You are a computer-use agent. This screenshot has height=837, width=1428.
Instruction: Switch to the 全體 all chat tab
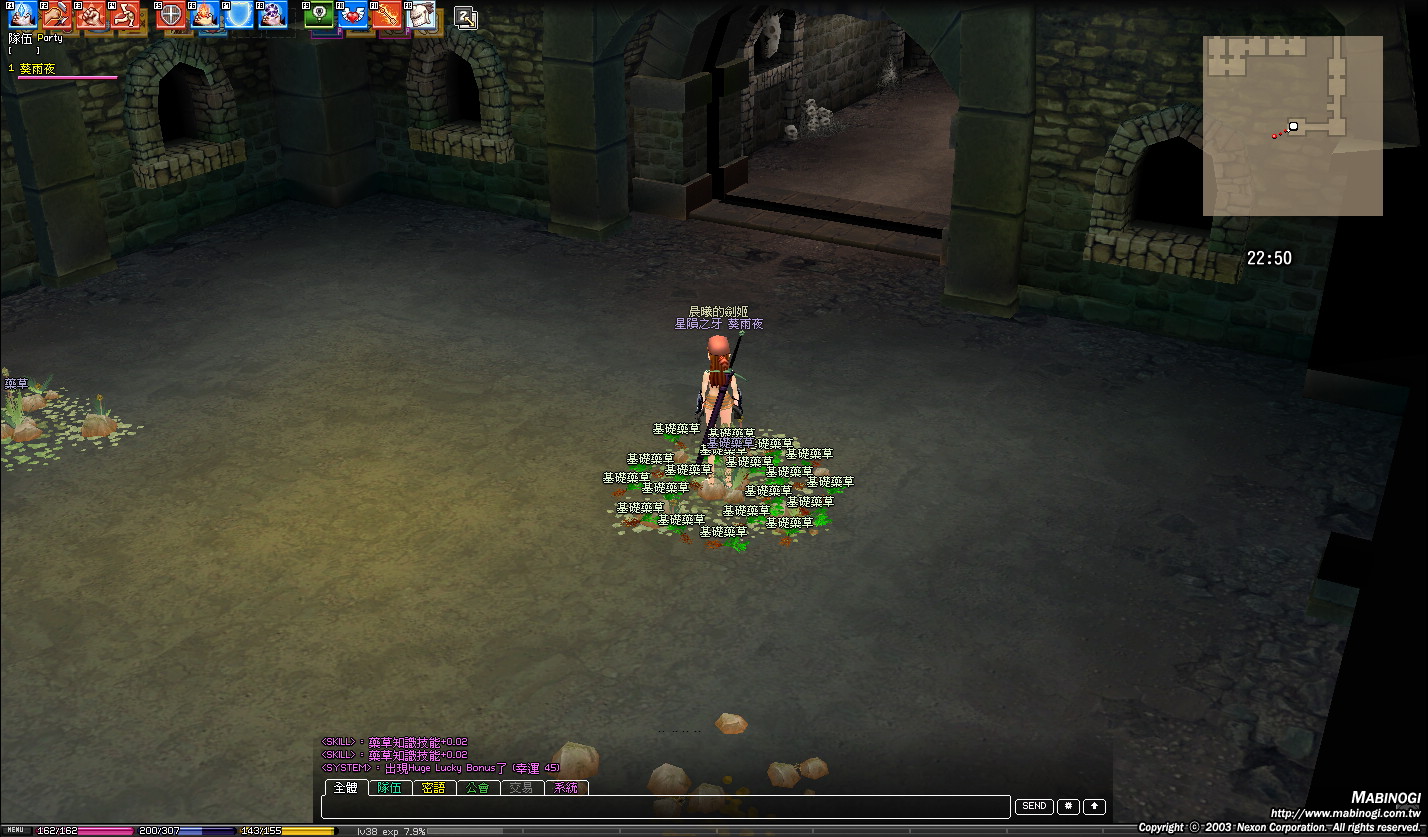click(x=345, y=788)
